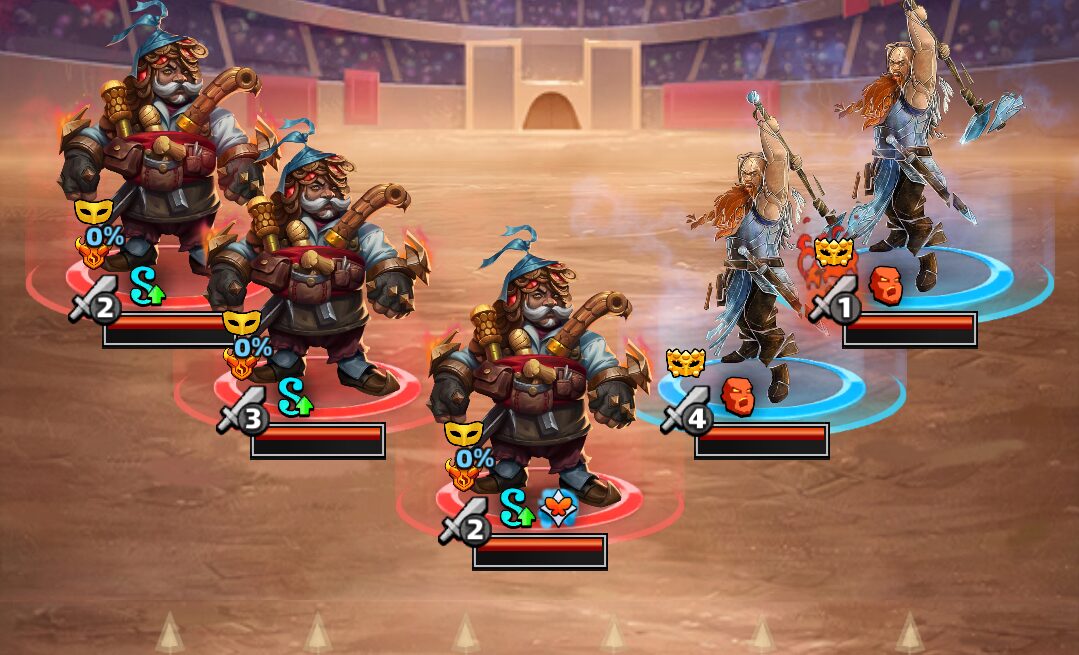Inspect the winged heart buff icon

point(557,510)
